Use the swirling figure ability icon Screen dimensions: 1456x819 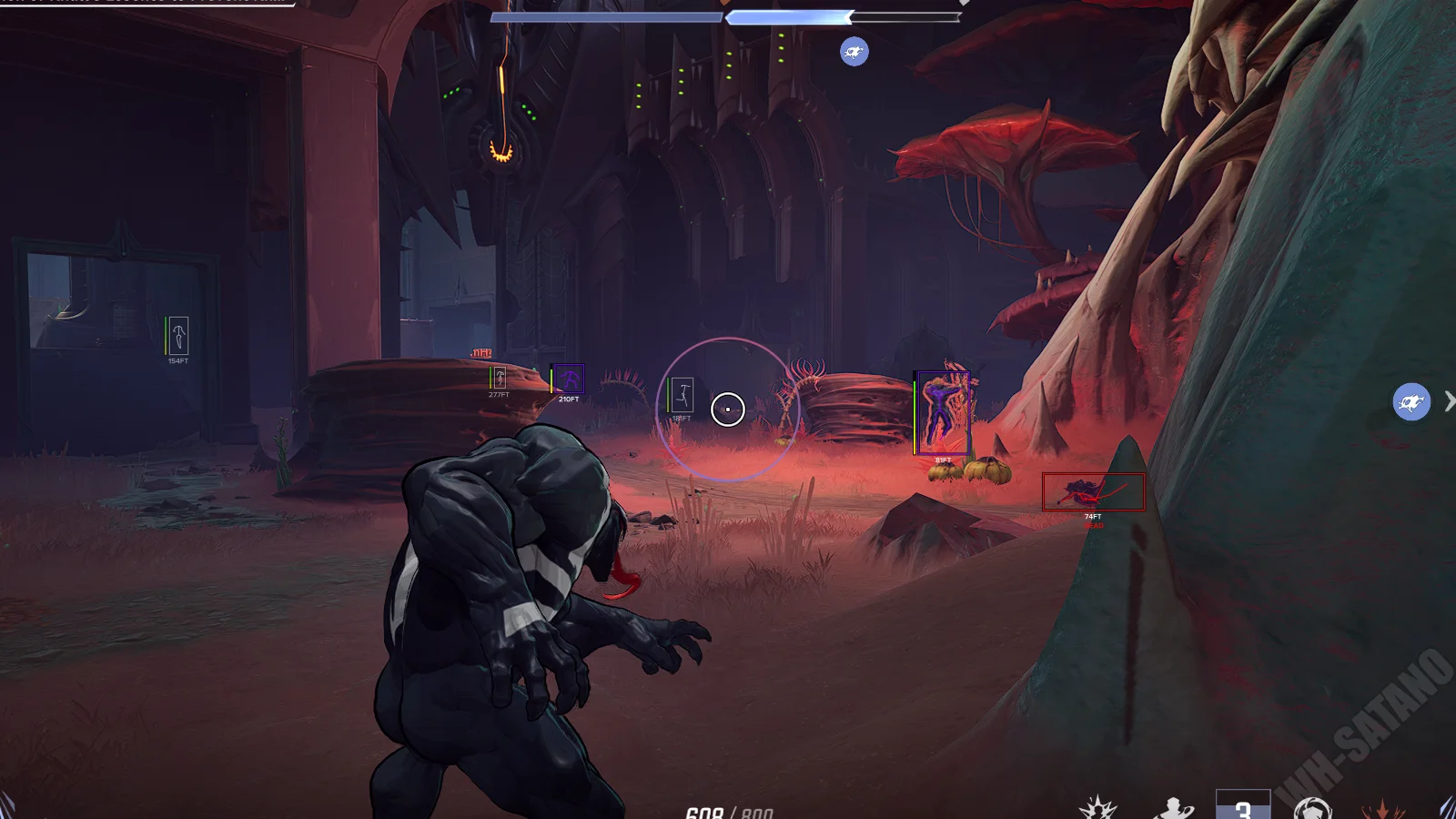click(1173, 808)
